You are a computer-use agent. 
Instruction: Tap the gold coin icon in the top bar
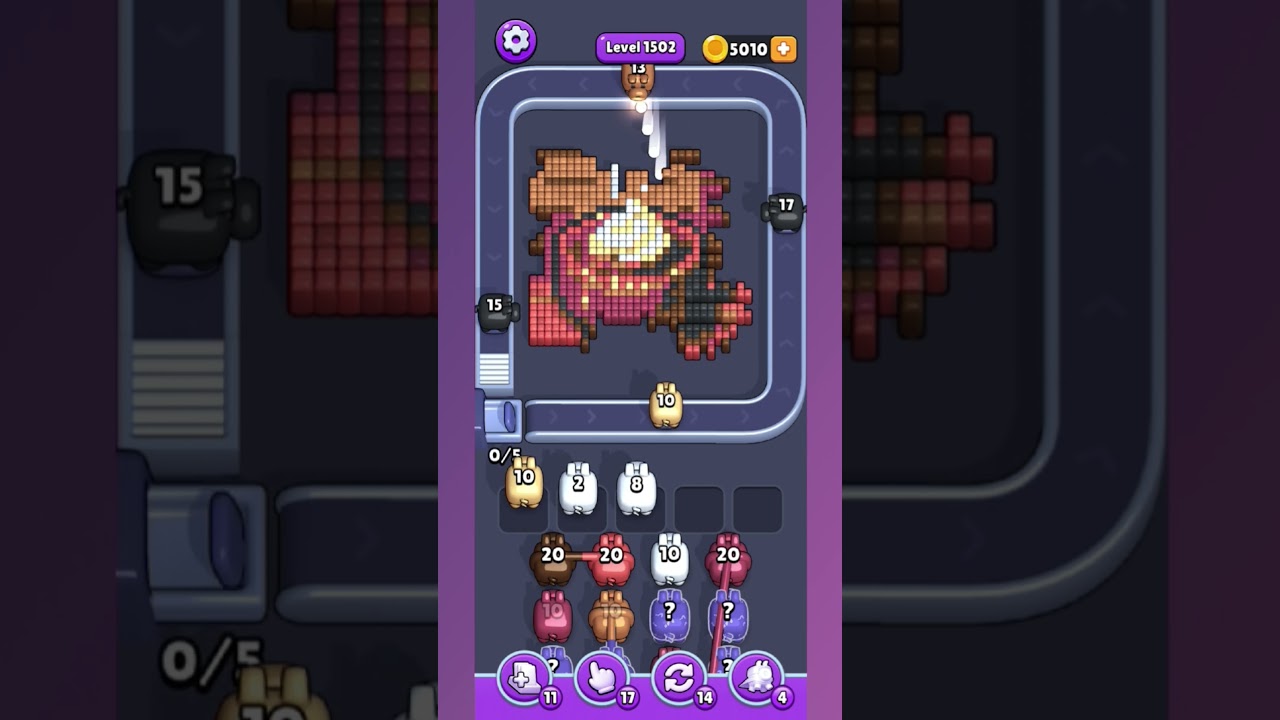(x=716, y=47)
